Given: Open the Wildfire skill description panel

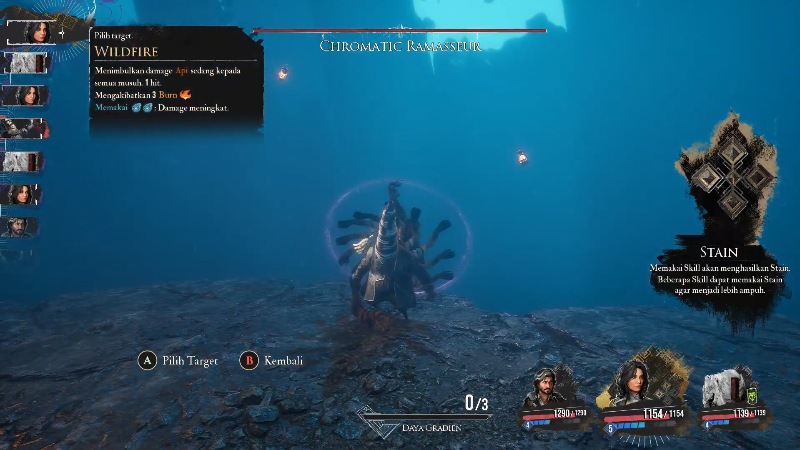Looking at the screenshot, I should (x=176, y=75).
